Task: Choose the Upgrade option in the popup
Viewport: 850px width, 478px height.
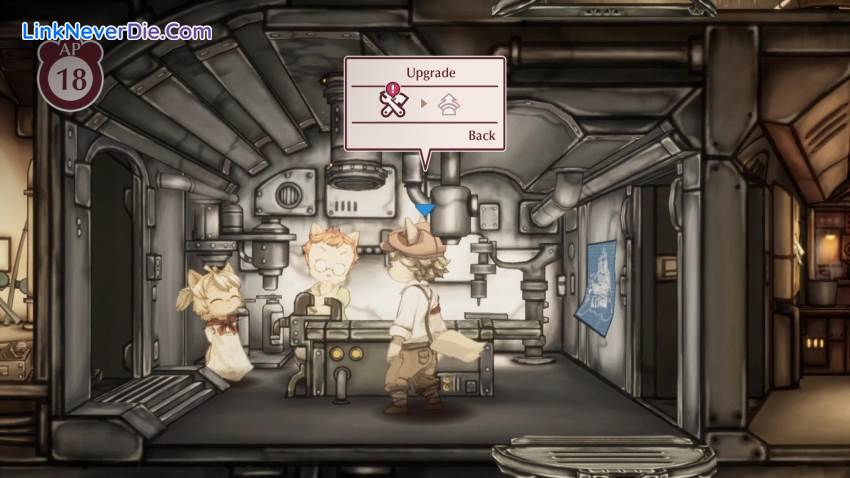Action: (431, 73)
